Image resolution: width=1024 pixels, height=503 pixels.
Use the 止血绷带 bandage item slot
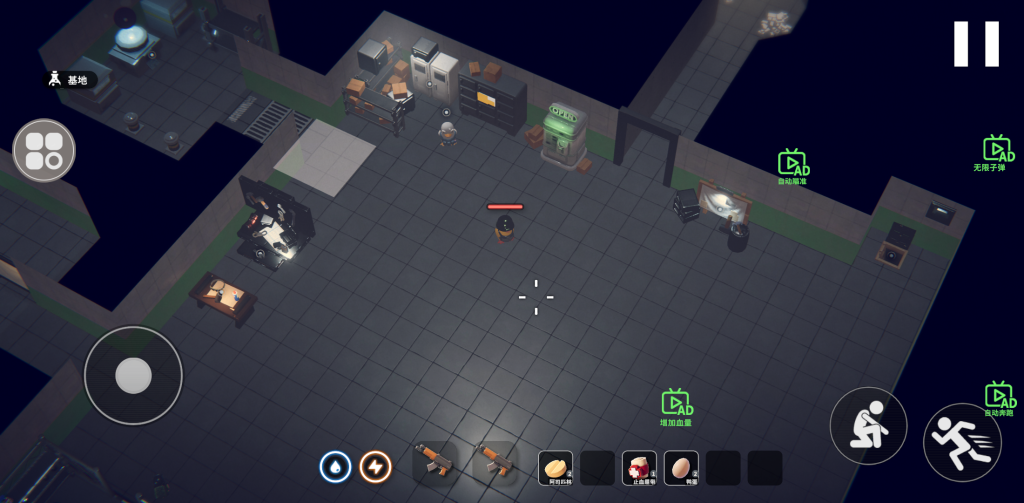(x=639, y=467)
